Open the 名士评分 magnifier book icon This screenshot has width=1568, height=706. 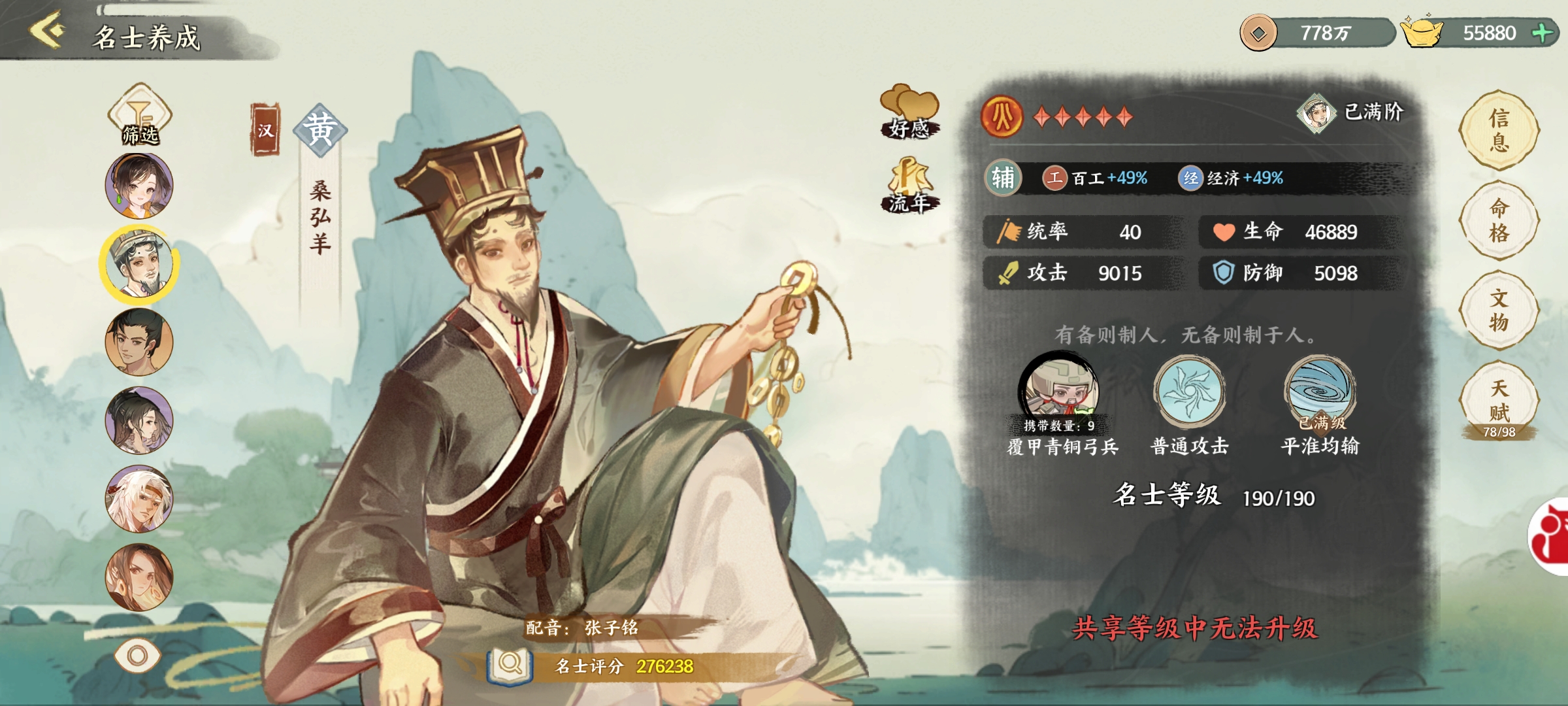[x=510, y=665]
